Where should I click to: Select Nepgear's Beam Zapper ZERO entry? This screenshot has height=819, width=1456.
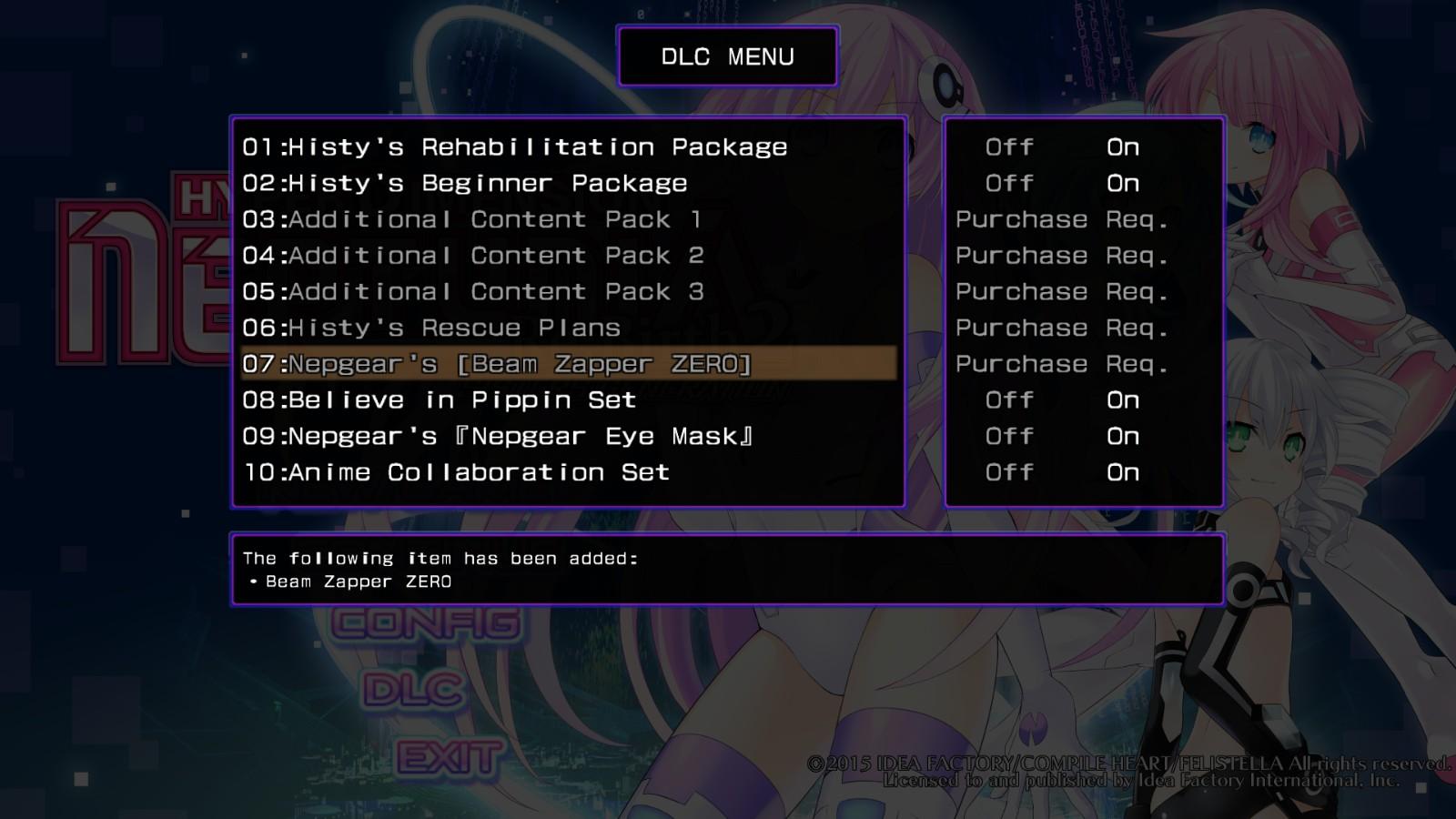tap(500, 363)
